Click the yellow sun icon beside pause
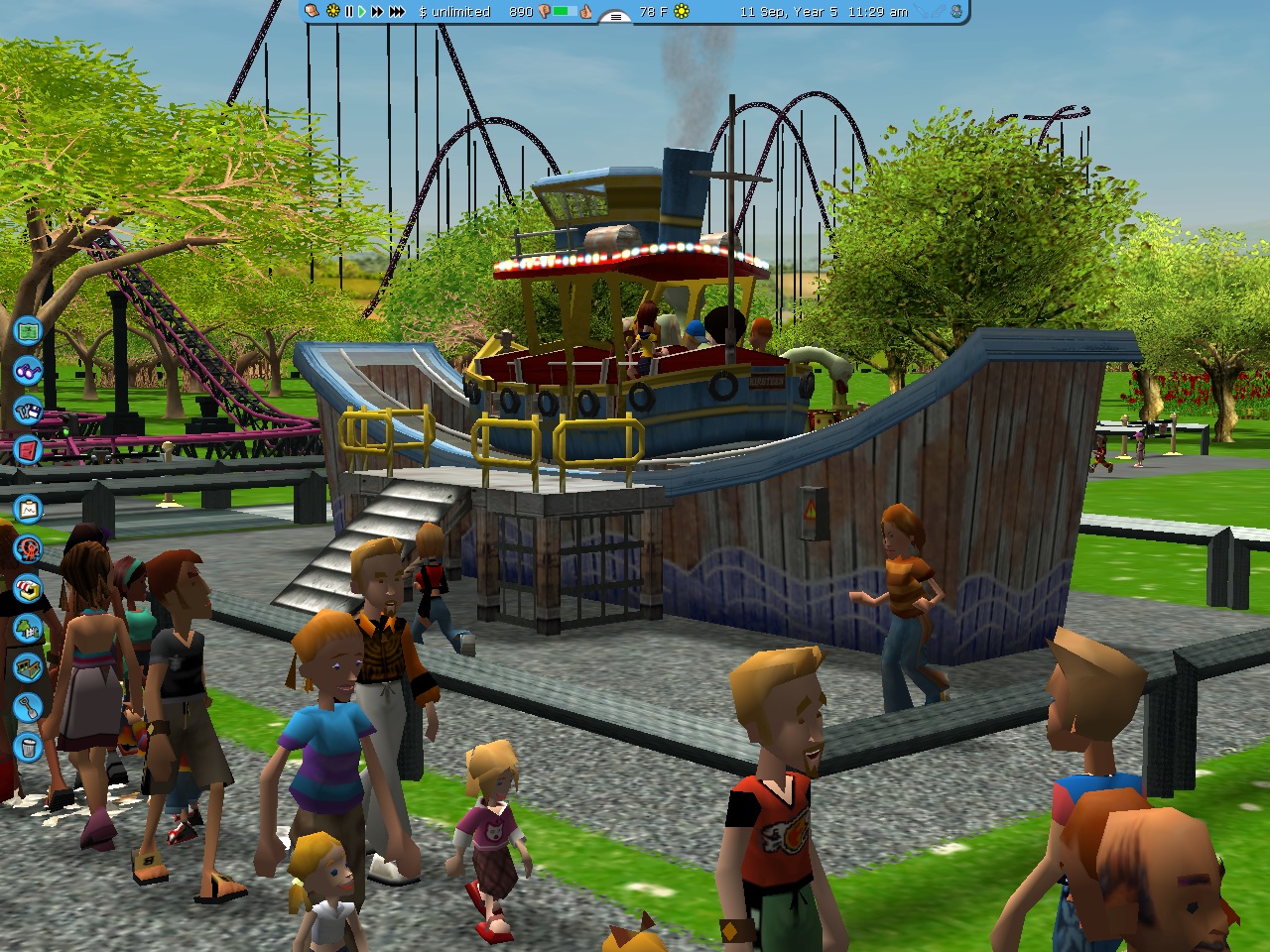This screenshot has width=1270, height=952. (332, 12)
